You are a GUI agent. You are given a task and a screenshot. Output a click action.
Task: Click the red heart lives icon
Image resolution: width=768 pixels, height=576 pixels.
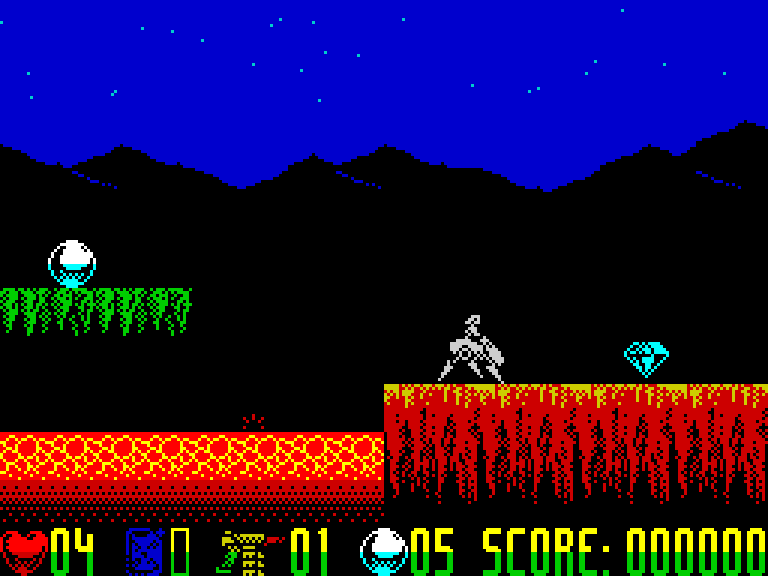pyautogui.click(x=24, y=551)
